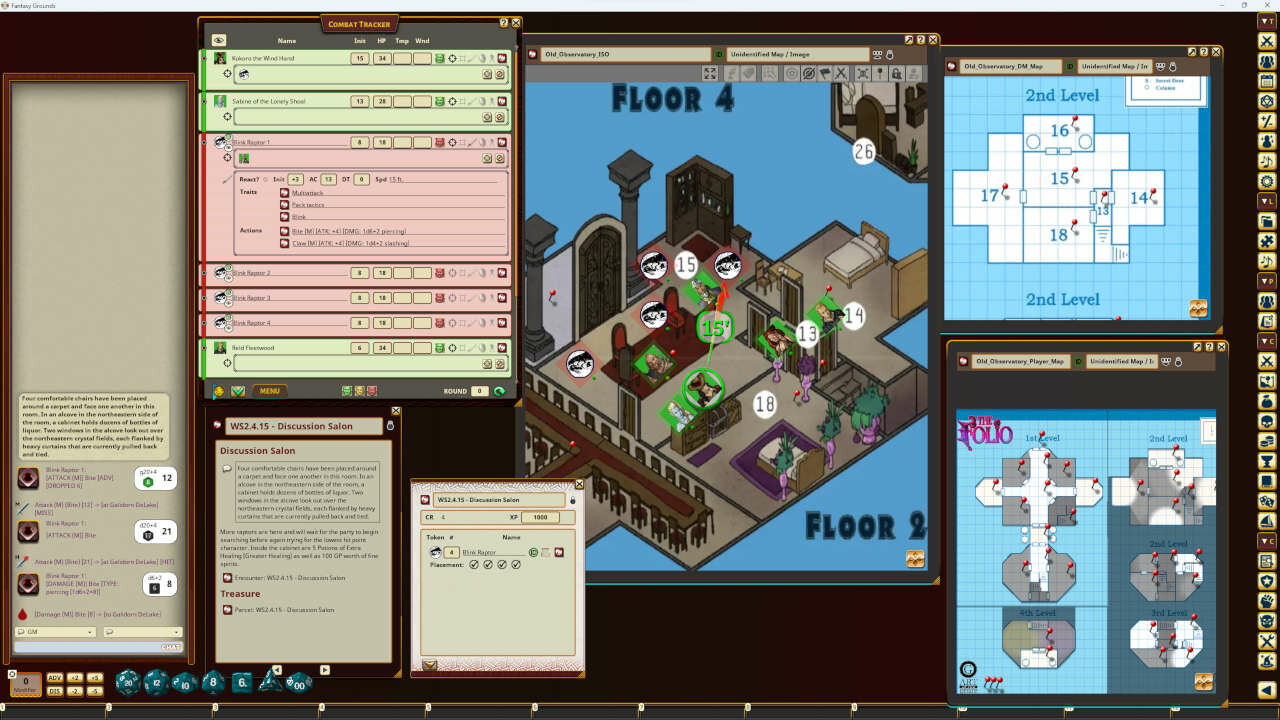Select the d20 die in the dice tray
The height and width of the screenshot is (720, 1280).
coord(128,683)
